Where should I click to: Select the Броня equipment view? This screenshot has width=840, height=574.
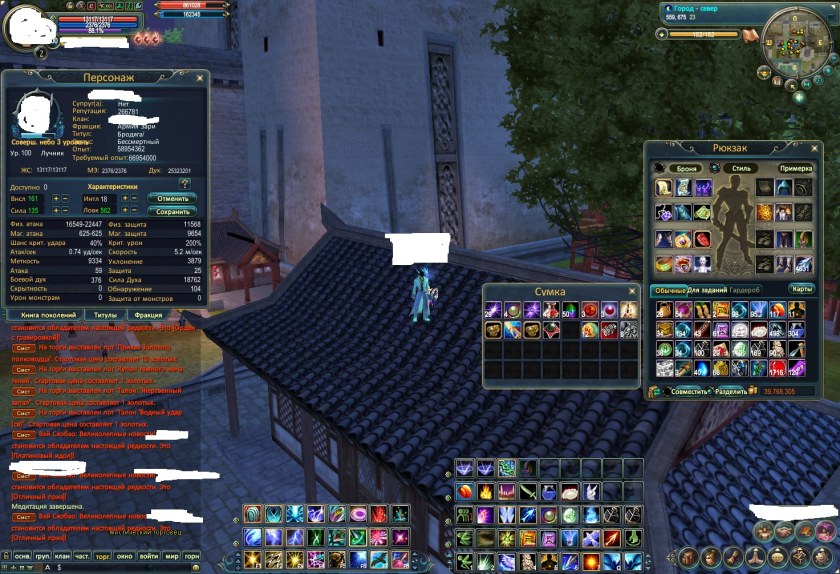click(685, 168)
